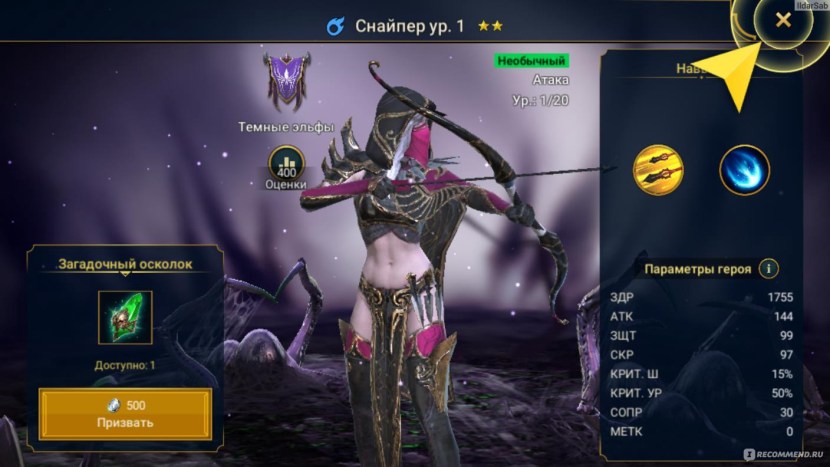Tap the blue affinity icon beside hero name
Viewport: 830px width, 467px height.
(x=336, y=26)
